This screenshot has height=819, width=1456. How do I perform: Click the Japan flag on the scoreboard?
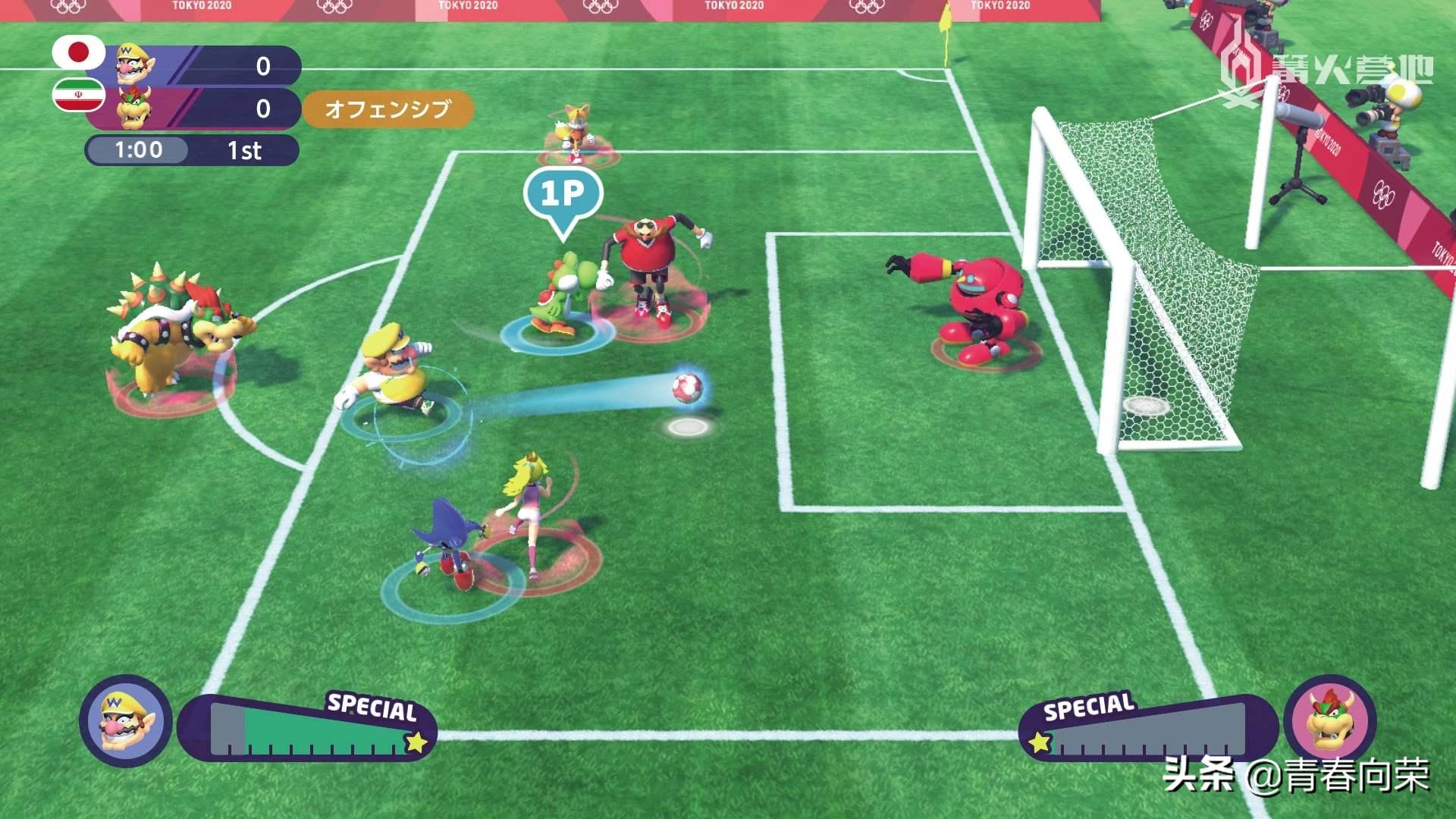[x=79, y=52]
